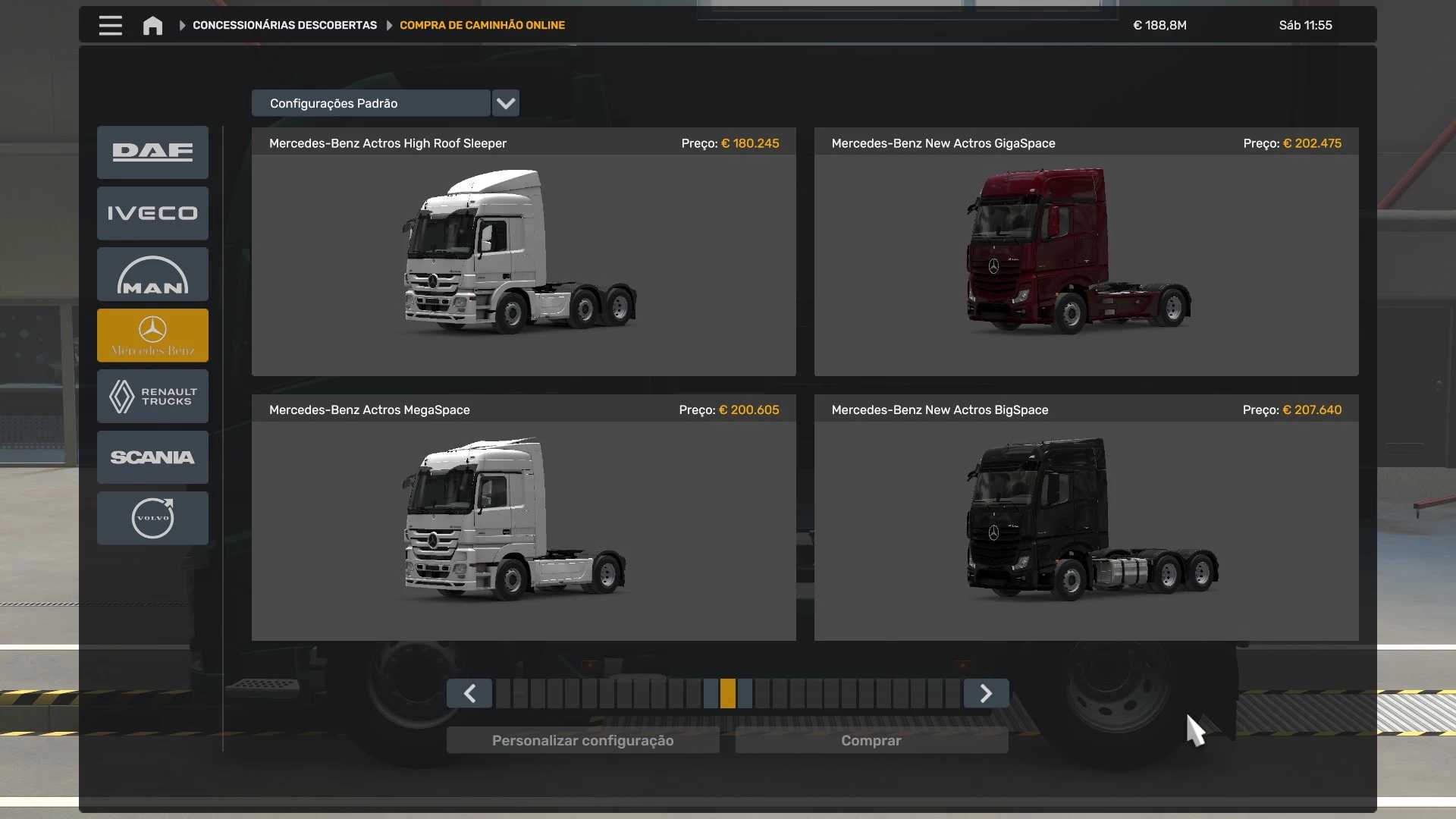Jump to the highlighted yellow page marker
The width and height of the screenshot is (1456, 819).
[x=728, y=693]
